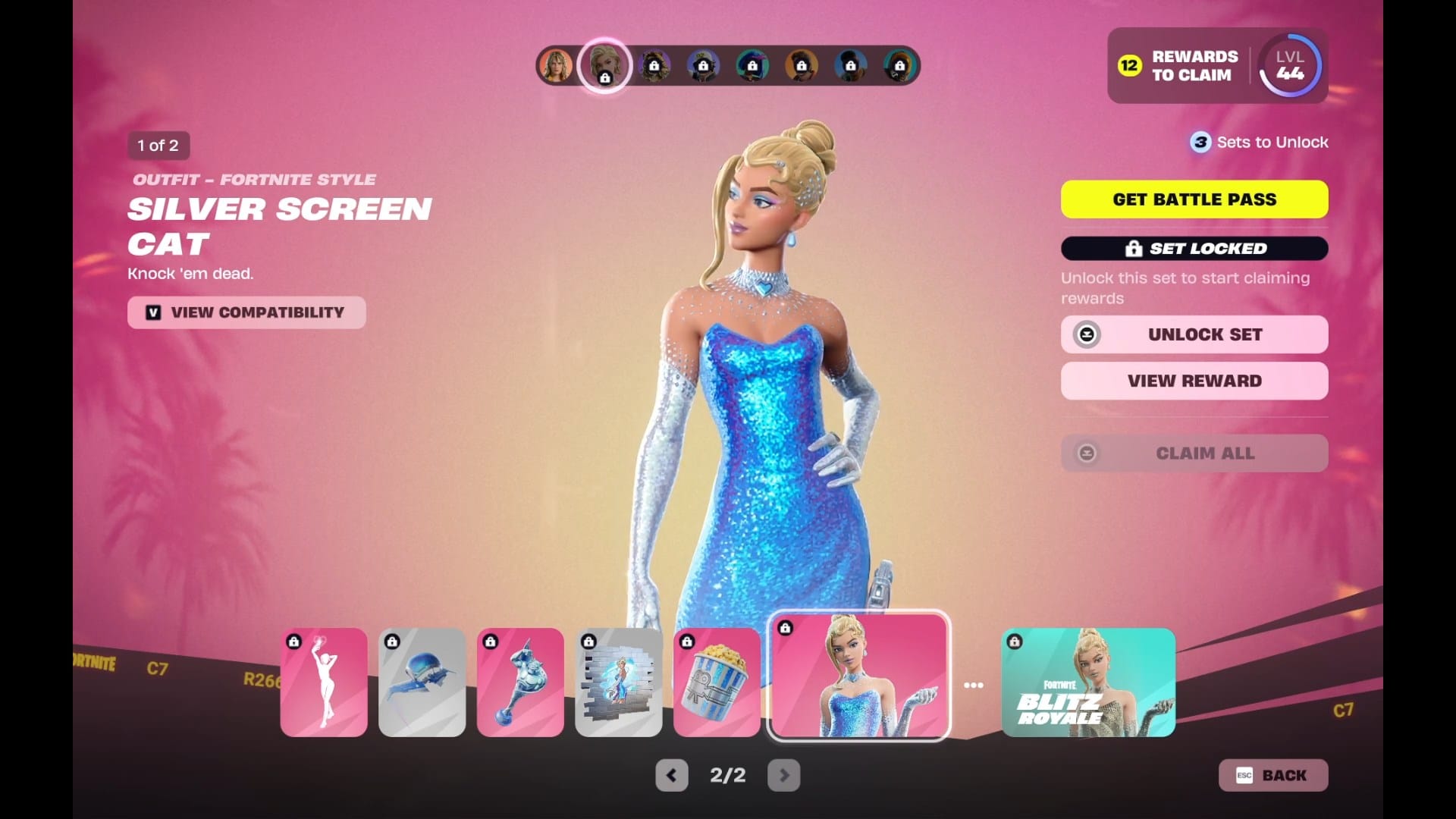Choose the blue Silver Screen Cat outfit tile
1456x819 pixels.
click(859, 676)
